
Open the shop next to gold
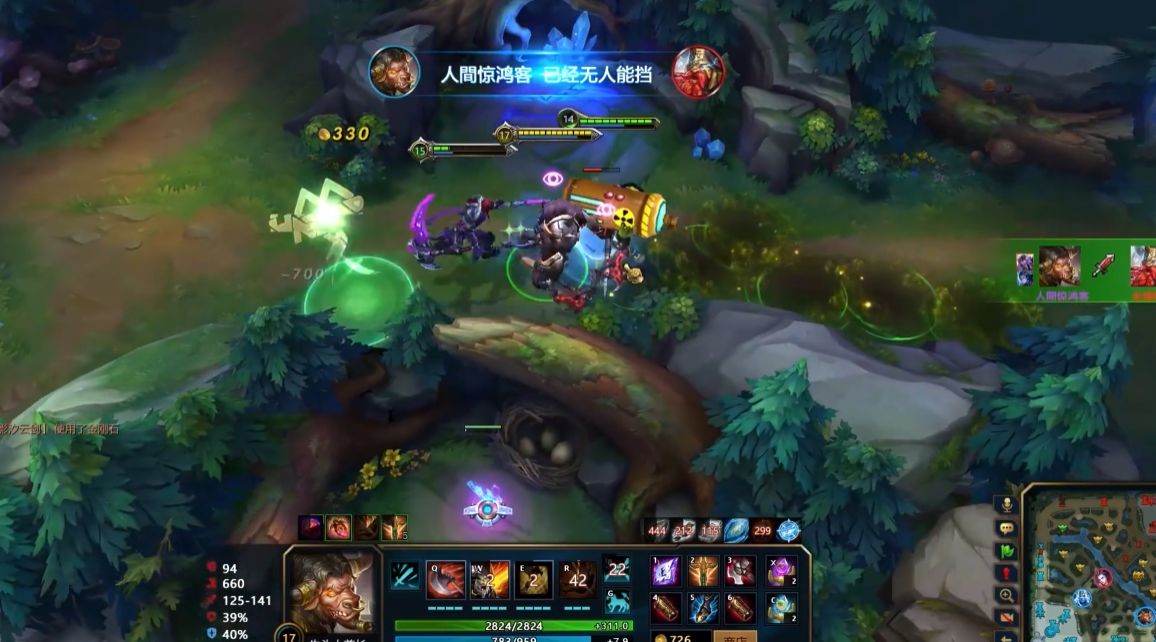pos(734,636)
